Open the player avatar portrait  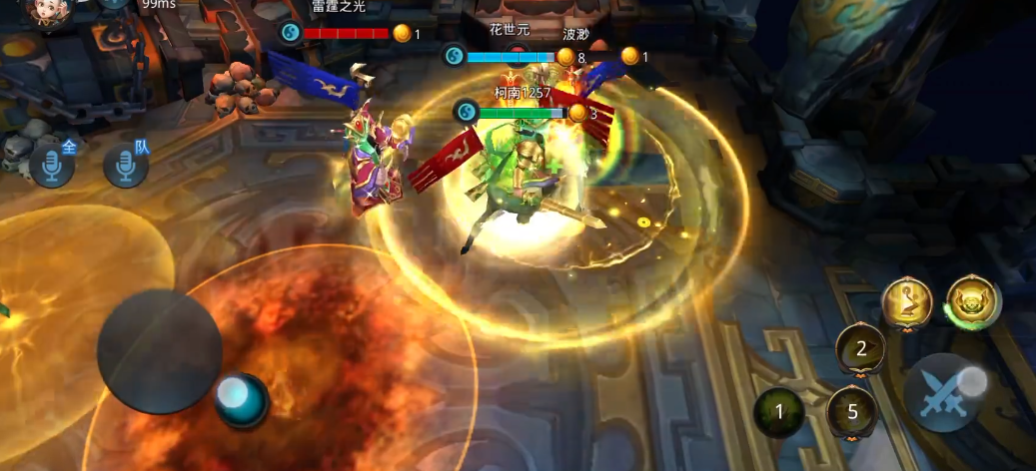coord(47,10)
